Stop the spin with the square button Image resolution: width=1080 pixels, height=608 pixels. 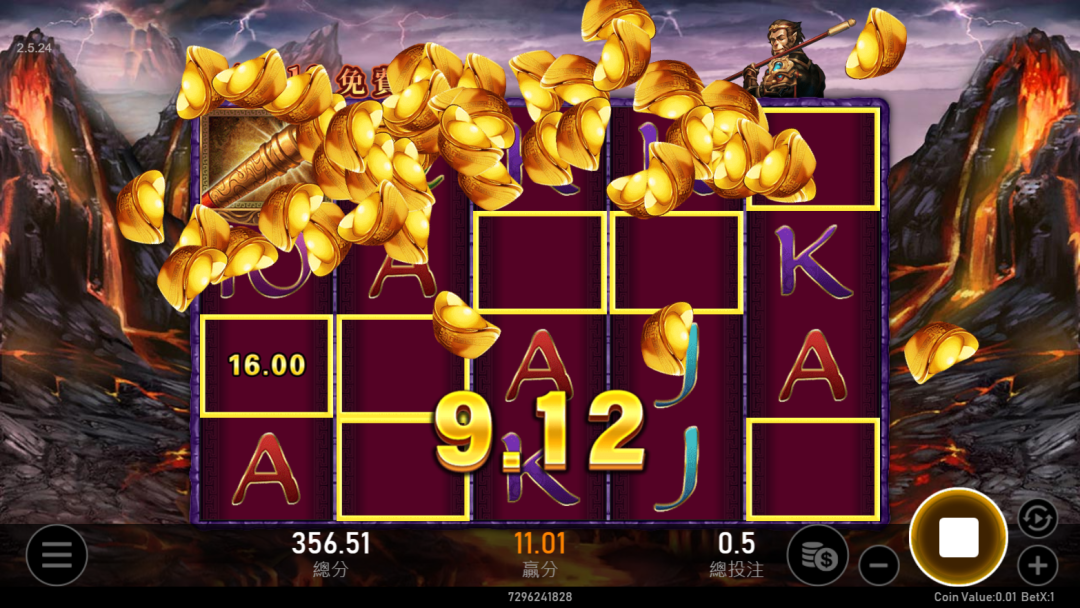click(958, 538)
